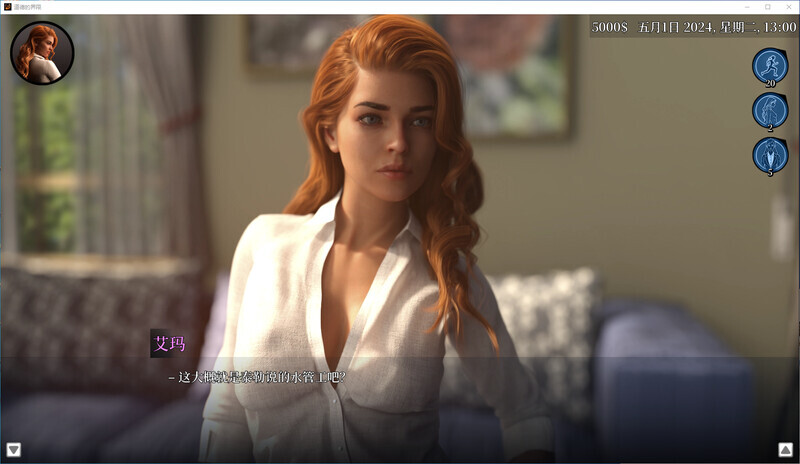This screenshot has height=464, width=800.
Task: Click the up arrow button at bottom right
Action: pos(786,450)
